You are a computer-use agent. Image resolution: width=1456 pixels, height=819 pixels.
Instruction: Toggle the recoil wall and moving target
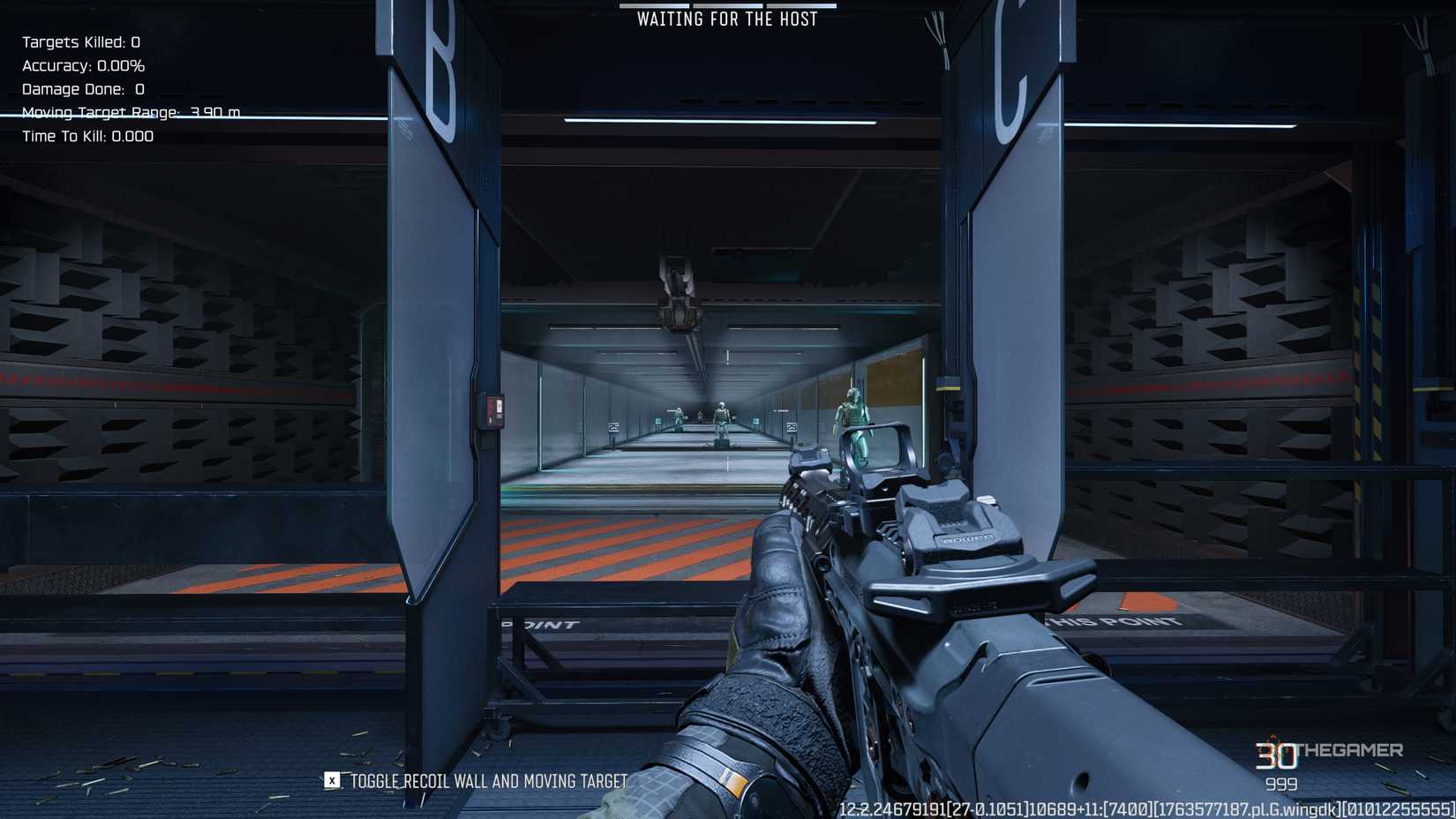click(x=486, y=781)
